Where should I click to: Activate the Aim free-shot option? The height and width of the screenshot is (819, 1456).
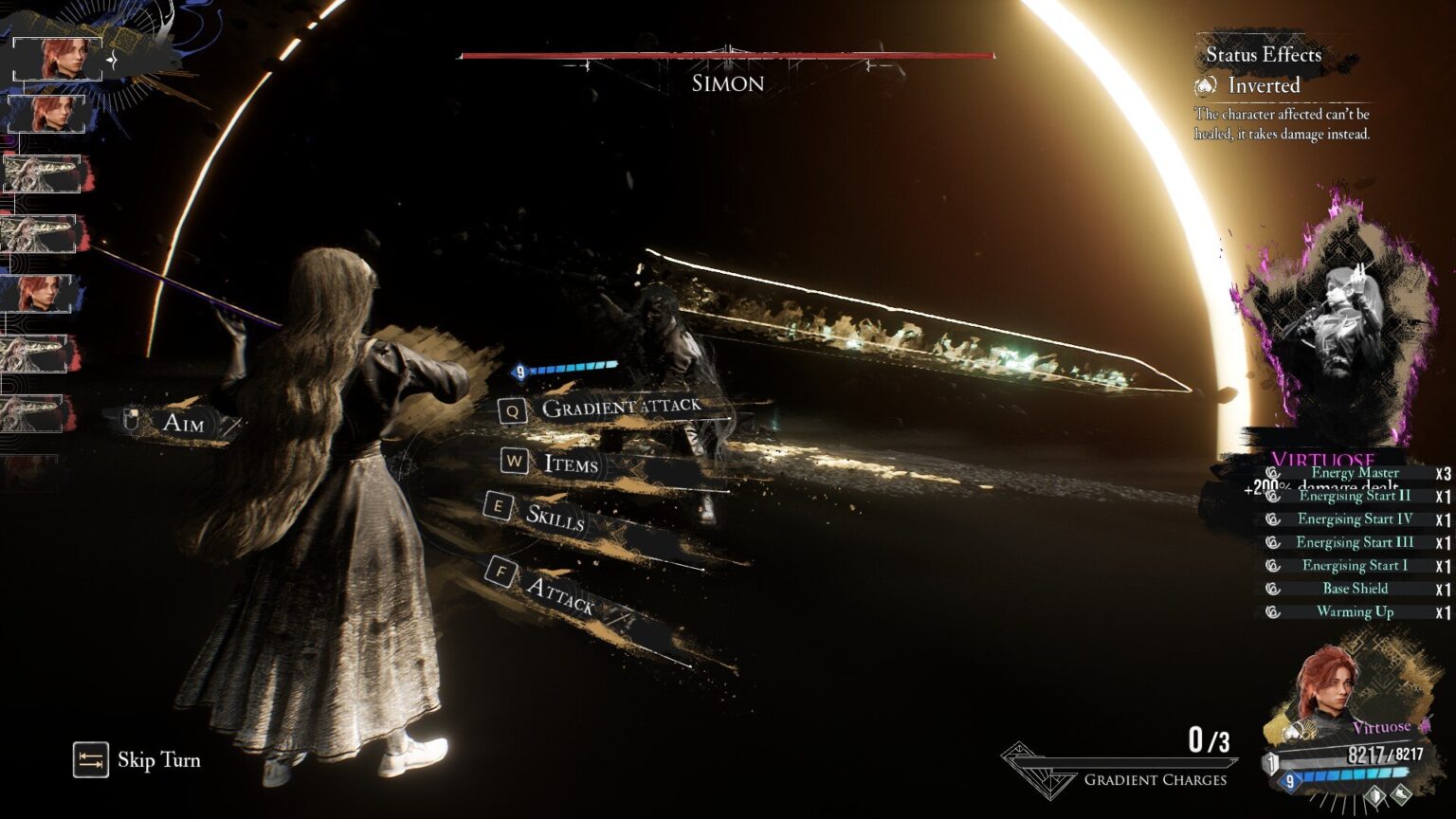[182, 423]
